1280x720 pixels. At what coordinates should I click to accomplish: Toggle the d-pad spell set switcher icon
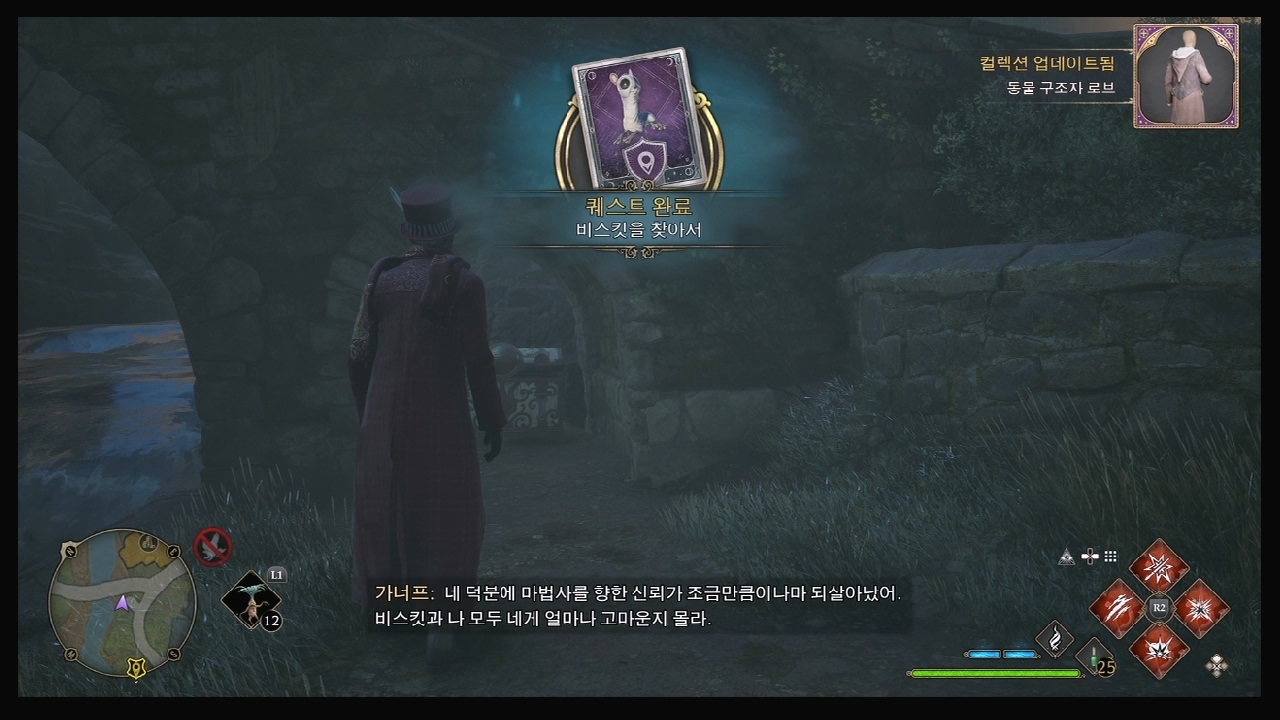tap(1090, 556)
